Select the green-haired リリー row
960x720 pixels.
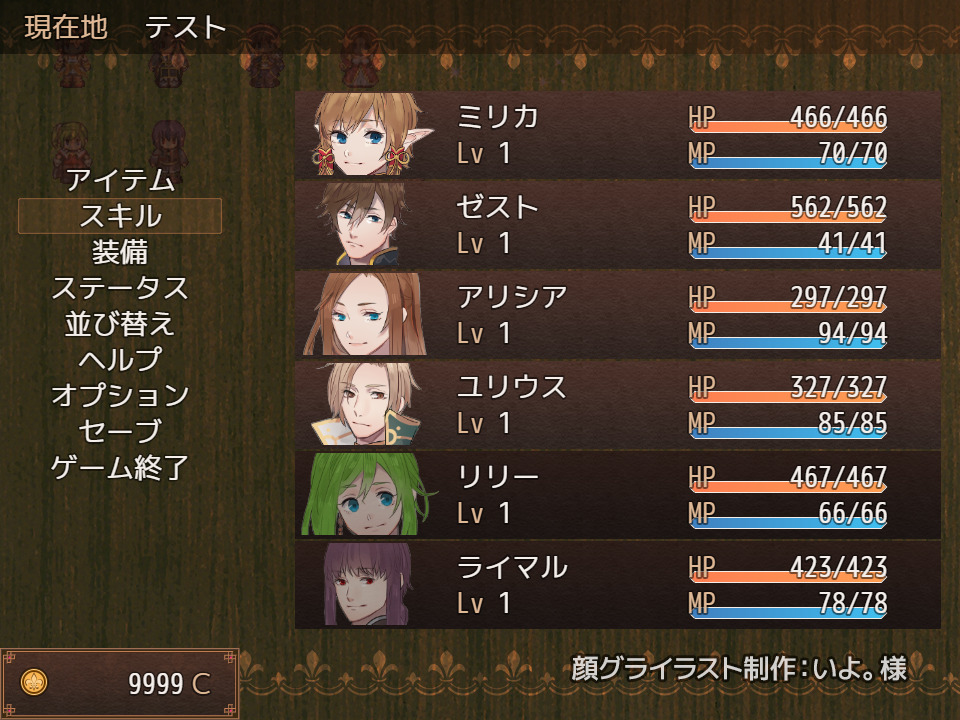(x=617, y=495)
